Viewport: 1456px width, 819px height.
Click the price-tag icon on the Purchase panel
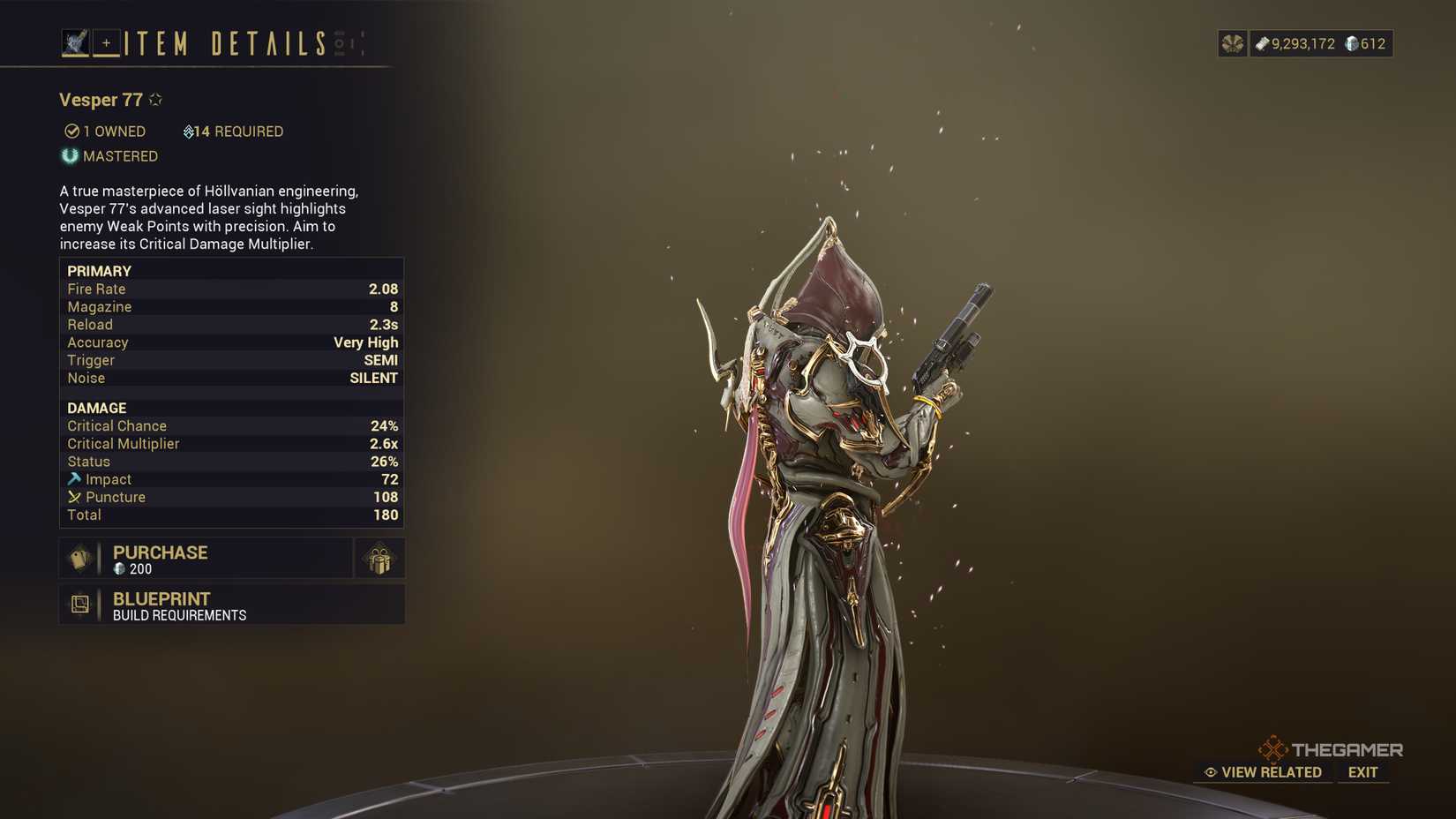79,558
